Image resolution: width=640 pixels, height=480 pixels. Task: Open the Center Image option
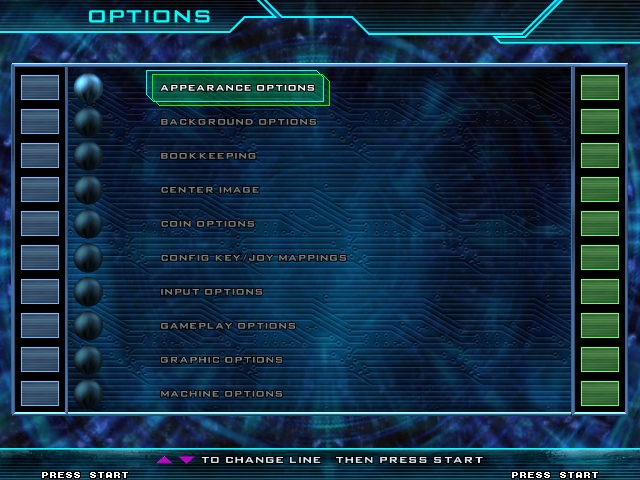click(210, 190)
